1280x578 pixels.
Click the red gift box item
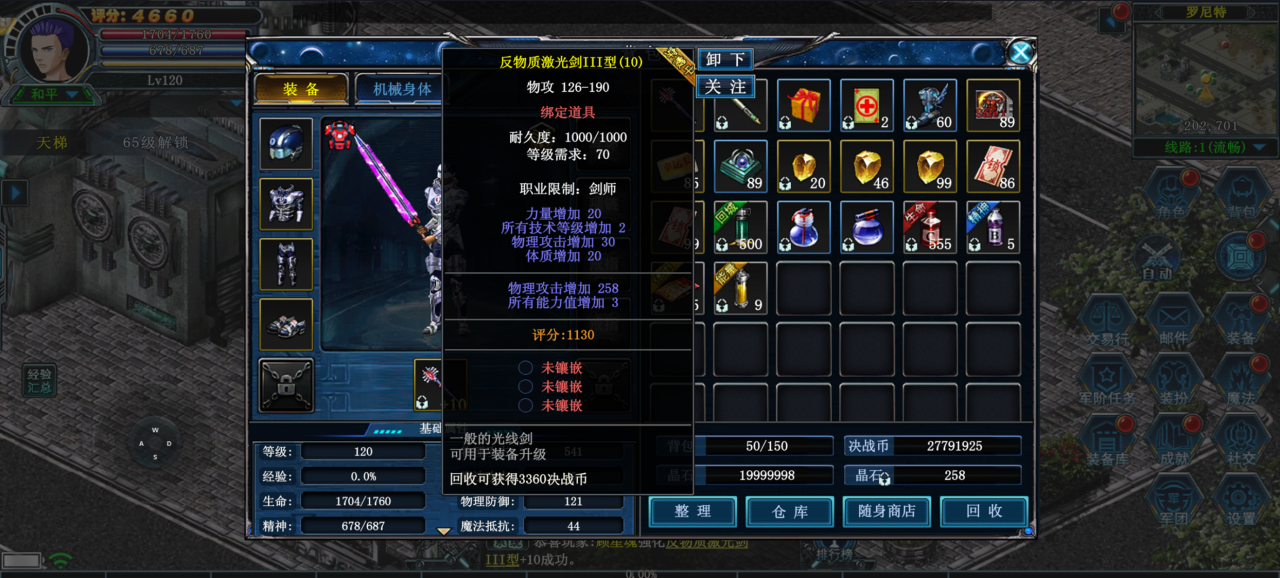[803, 105]
